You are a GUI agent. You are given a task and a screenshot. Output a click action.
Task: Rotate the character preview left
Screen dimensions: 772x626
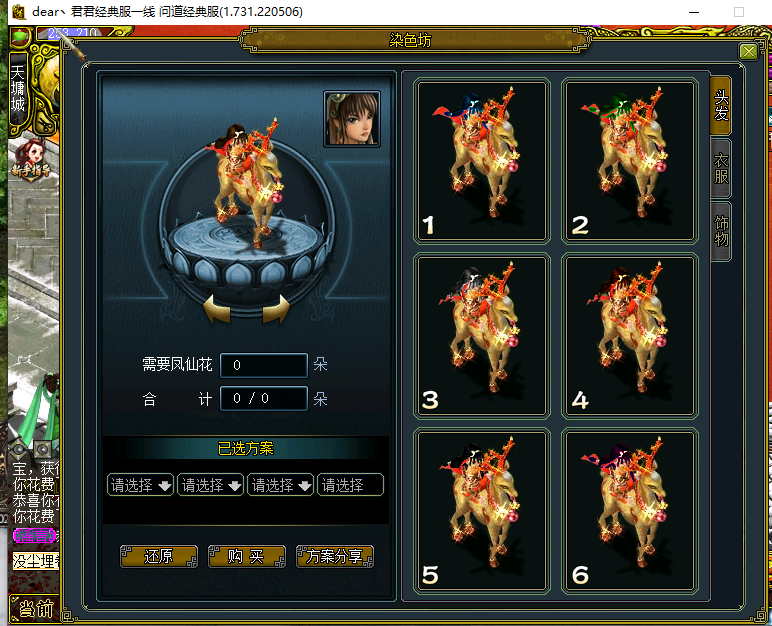[x=218, y=310]
